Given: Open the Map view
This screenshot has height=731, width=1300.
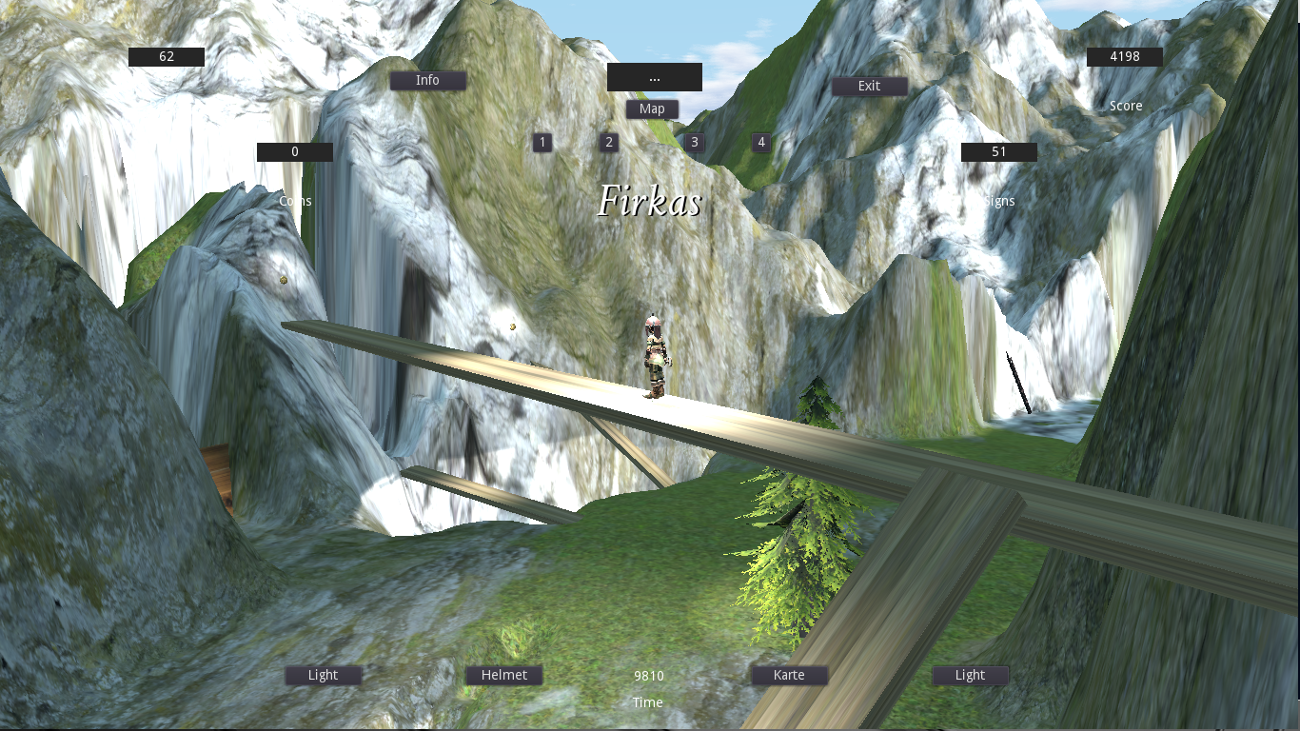Looking at the screenshot, I should coord(653,108).
